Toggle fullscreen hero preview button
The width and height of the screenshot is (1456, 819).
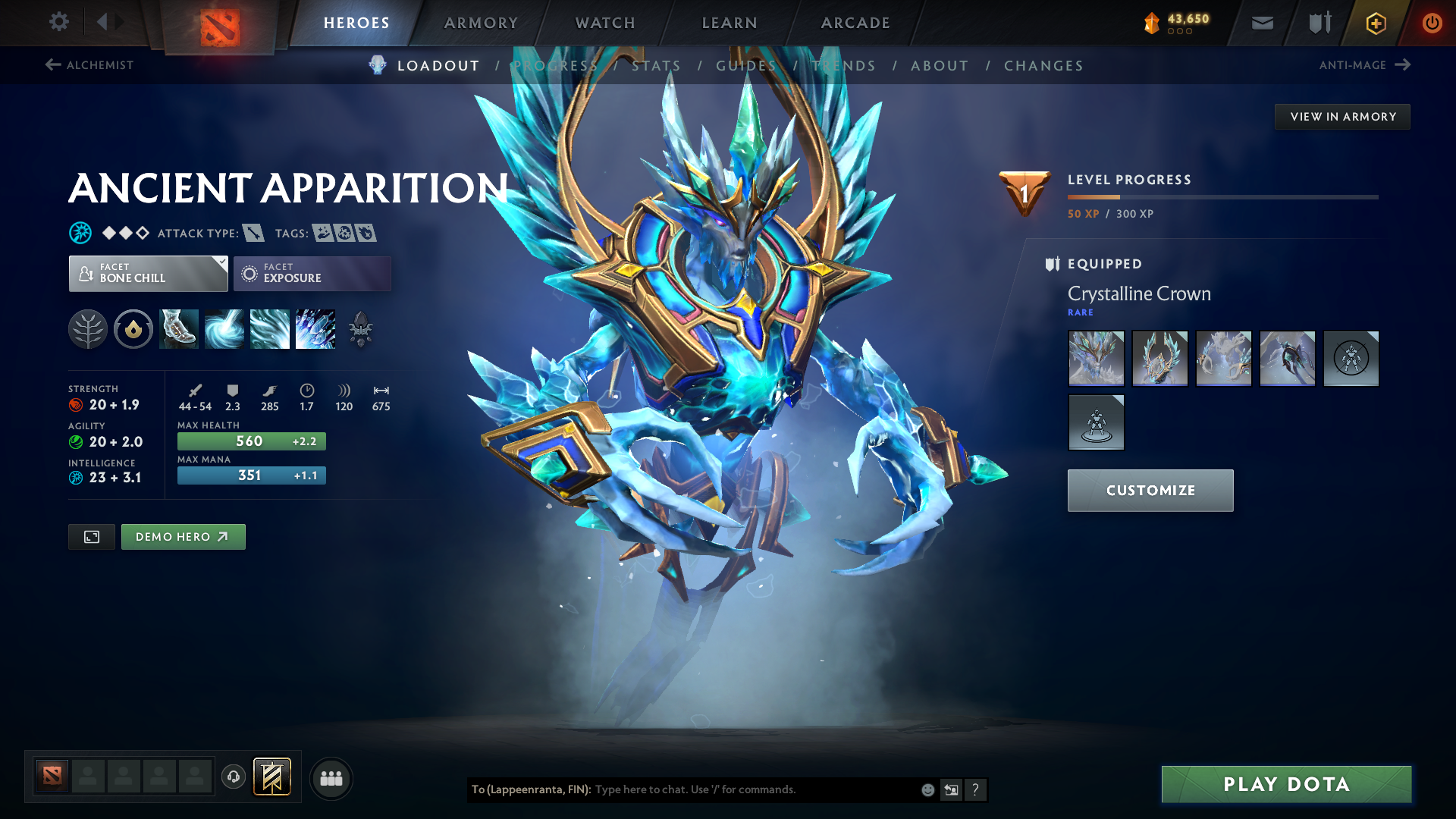pos(91,536)
